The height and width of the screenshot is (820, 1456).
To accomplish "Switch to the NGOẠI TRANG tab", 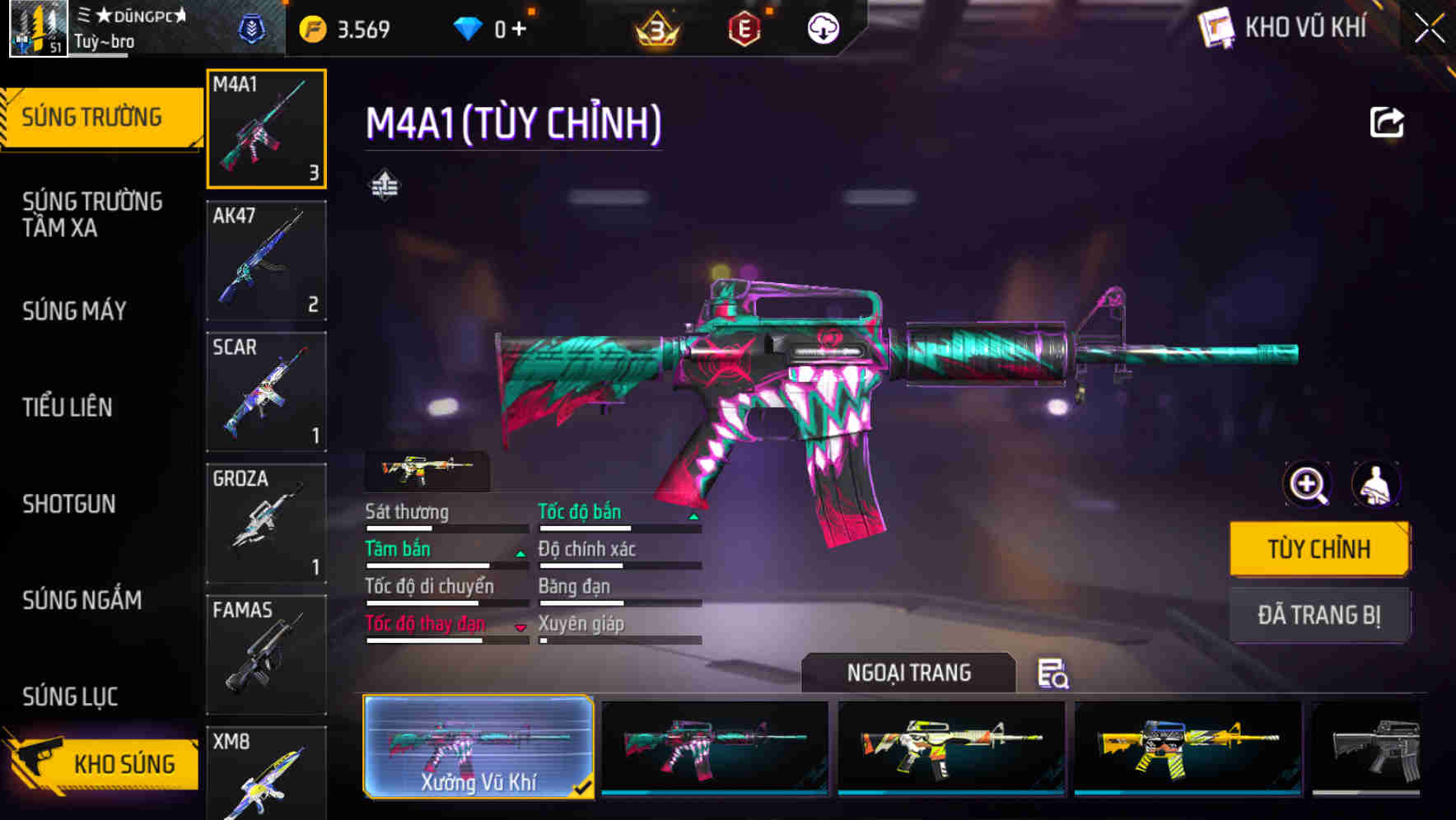I will (x=908, y=673).
